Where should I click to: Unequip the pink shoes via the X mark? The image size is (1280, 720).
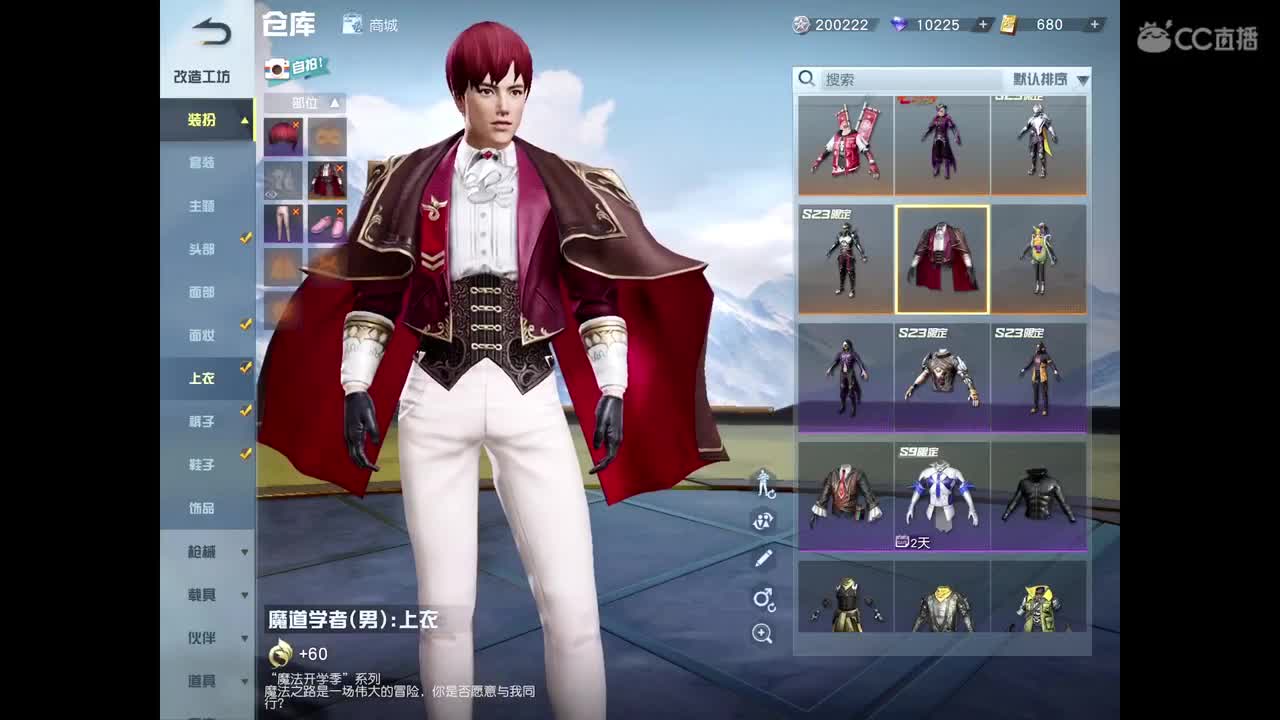coord(340,210)
